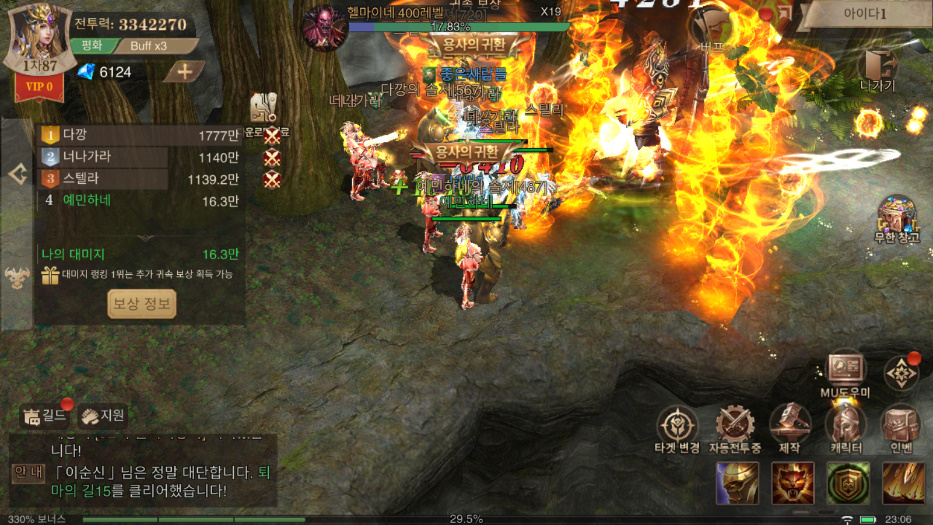The height and width of the screenshot is (525, 933).
Task: Tap the plus button to add diamonds
Action: 184,71
